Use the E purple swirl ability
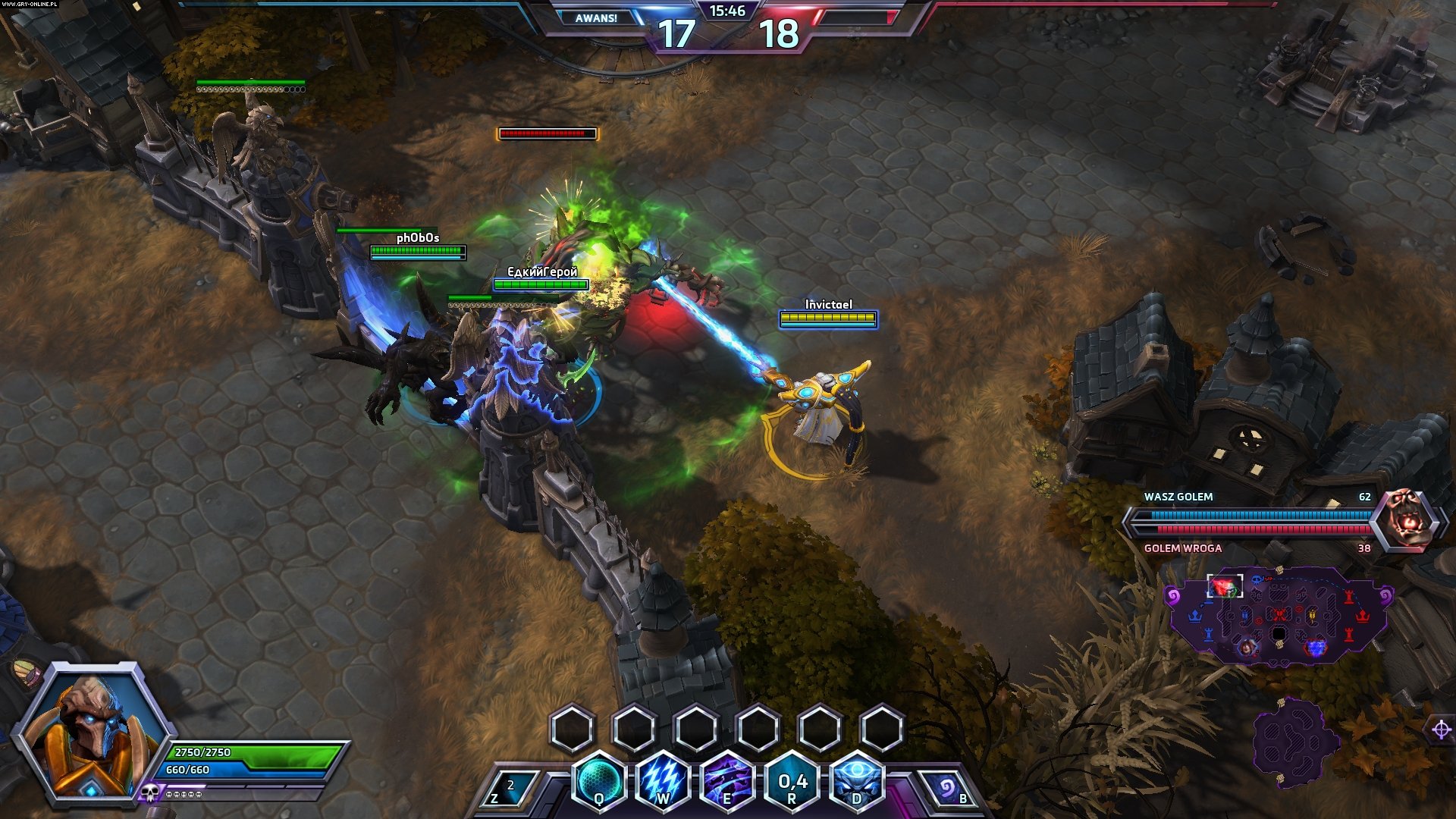 [727, 781]
